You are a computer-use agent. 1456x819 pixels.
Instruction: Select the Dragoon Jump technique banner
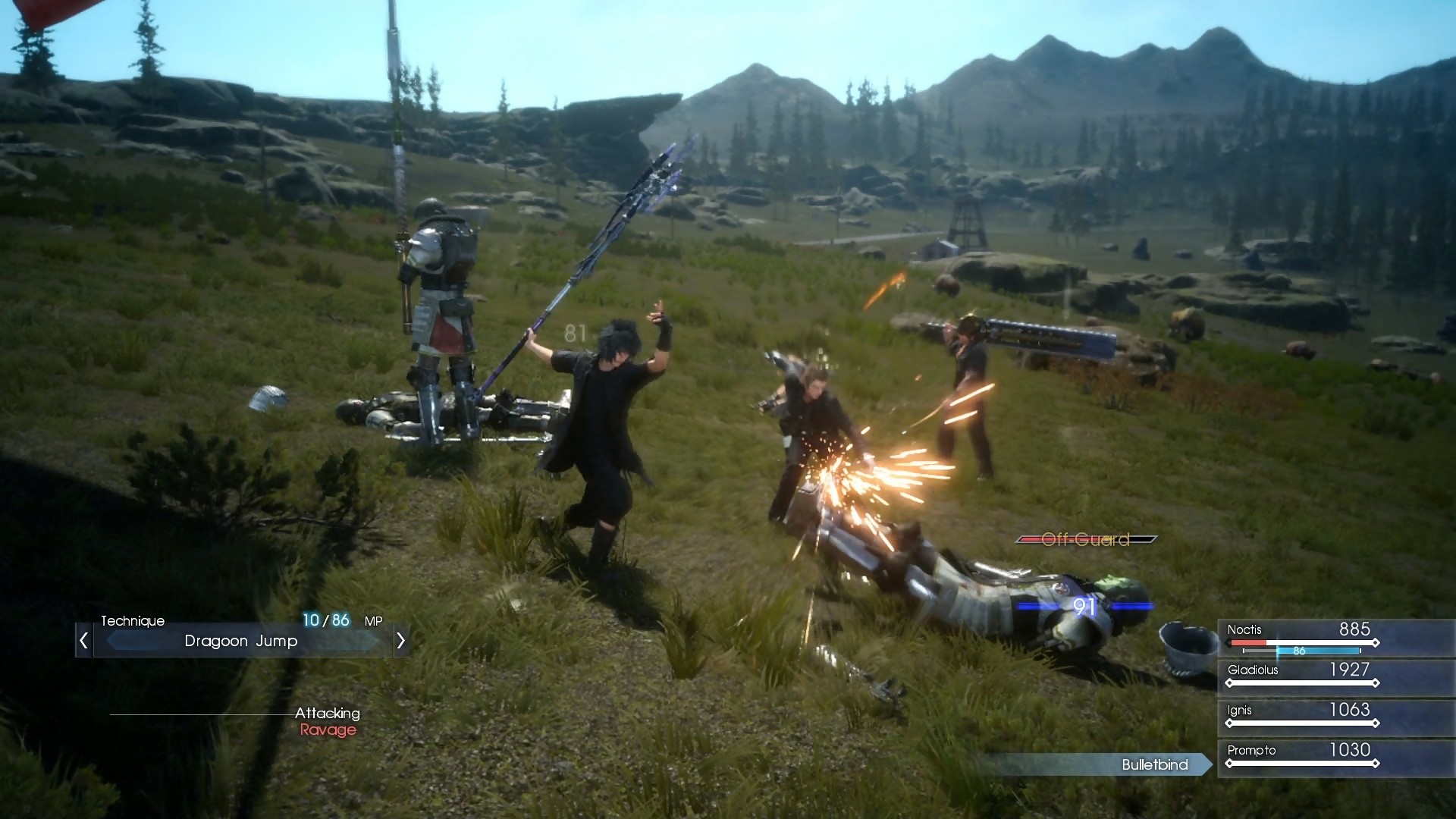tap(241, 641)
